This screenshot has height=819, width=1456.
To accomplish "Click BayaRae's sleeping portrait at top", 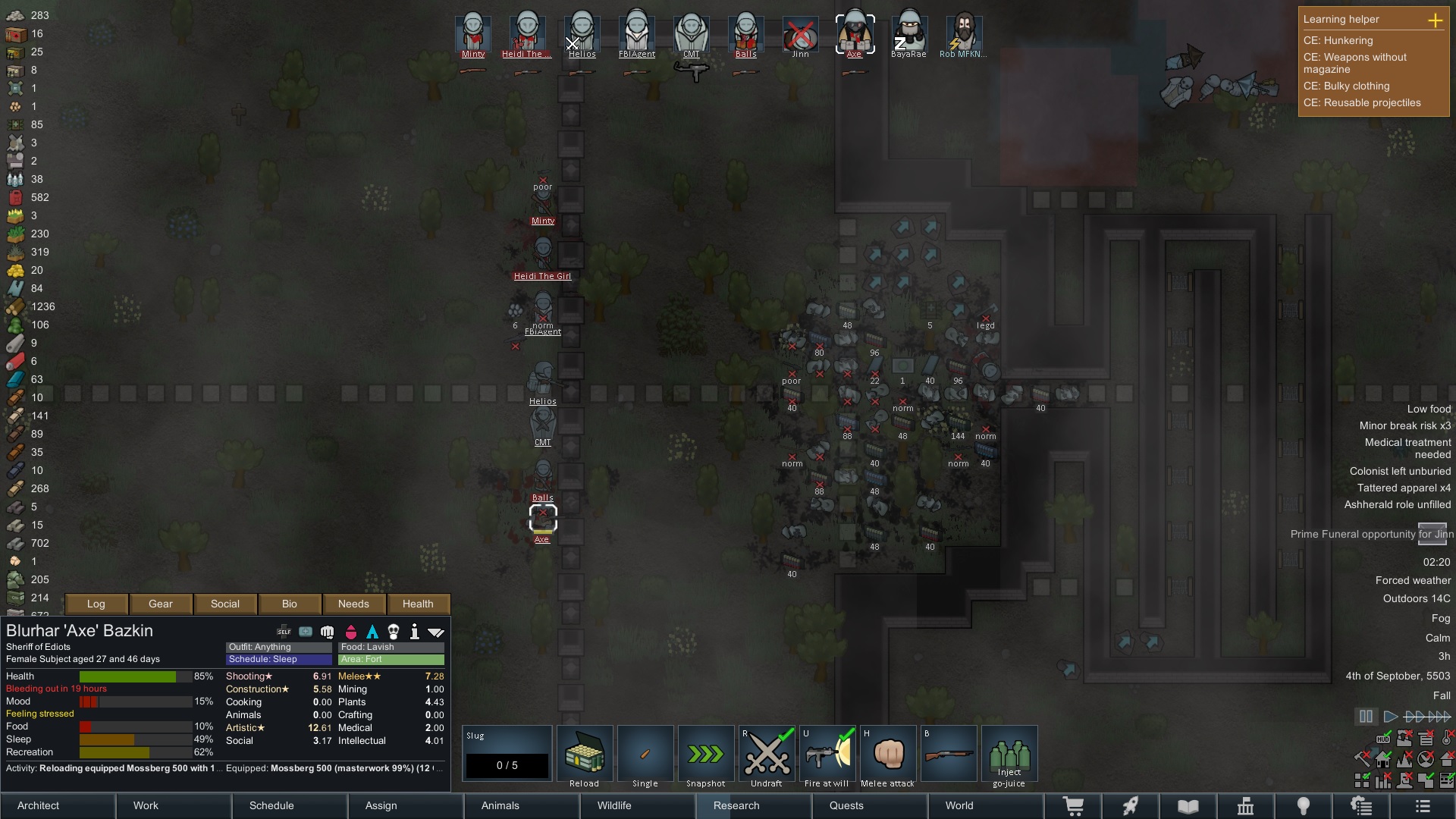I will click(909, 32).
